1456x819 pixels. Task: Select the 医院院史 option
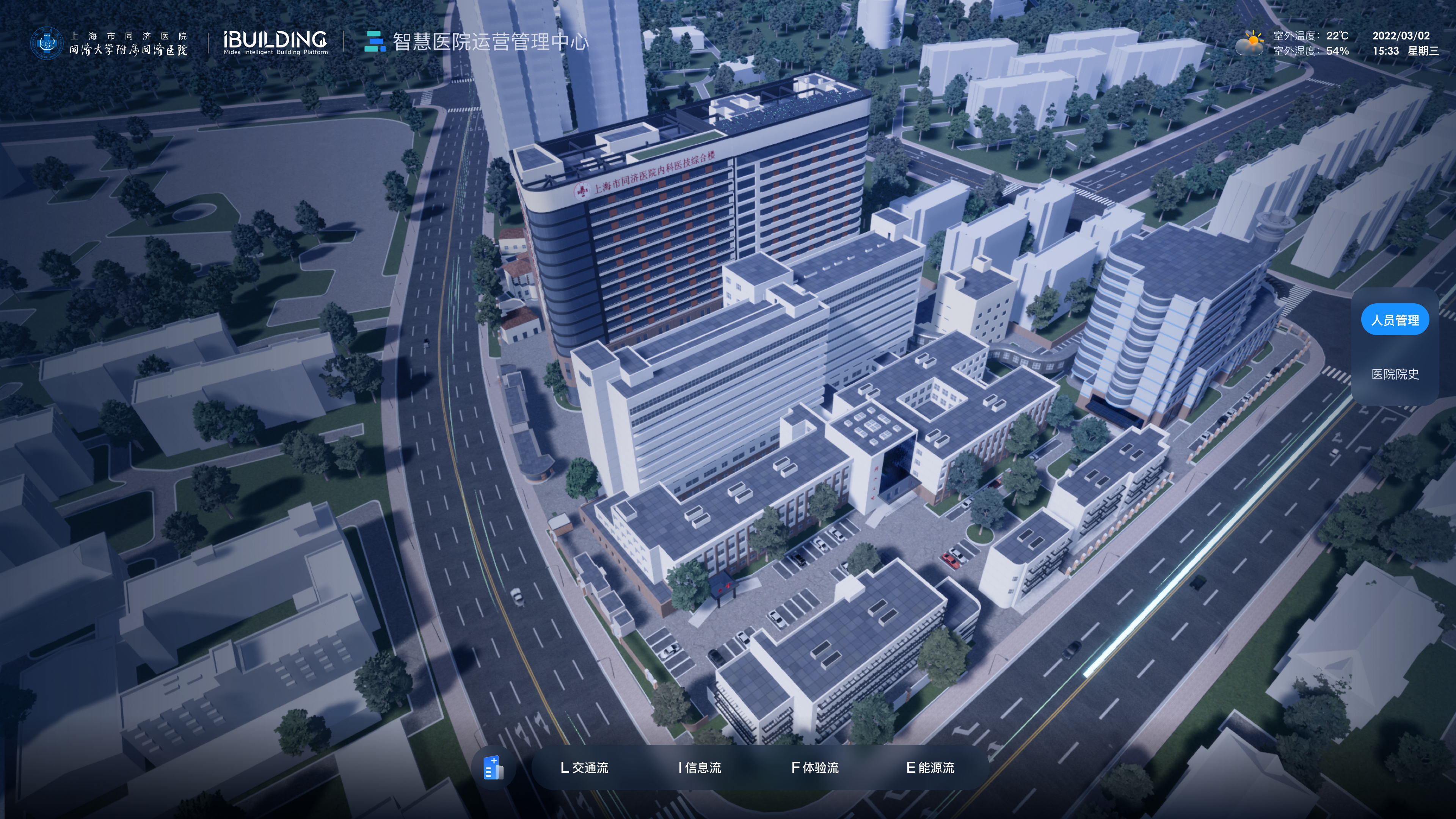tap(1395, 374)
